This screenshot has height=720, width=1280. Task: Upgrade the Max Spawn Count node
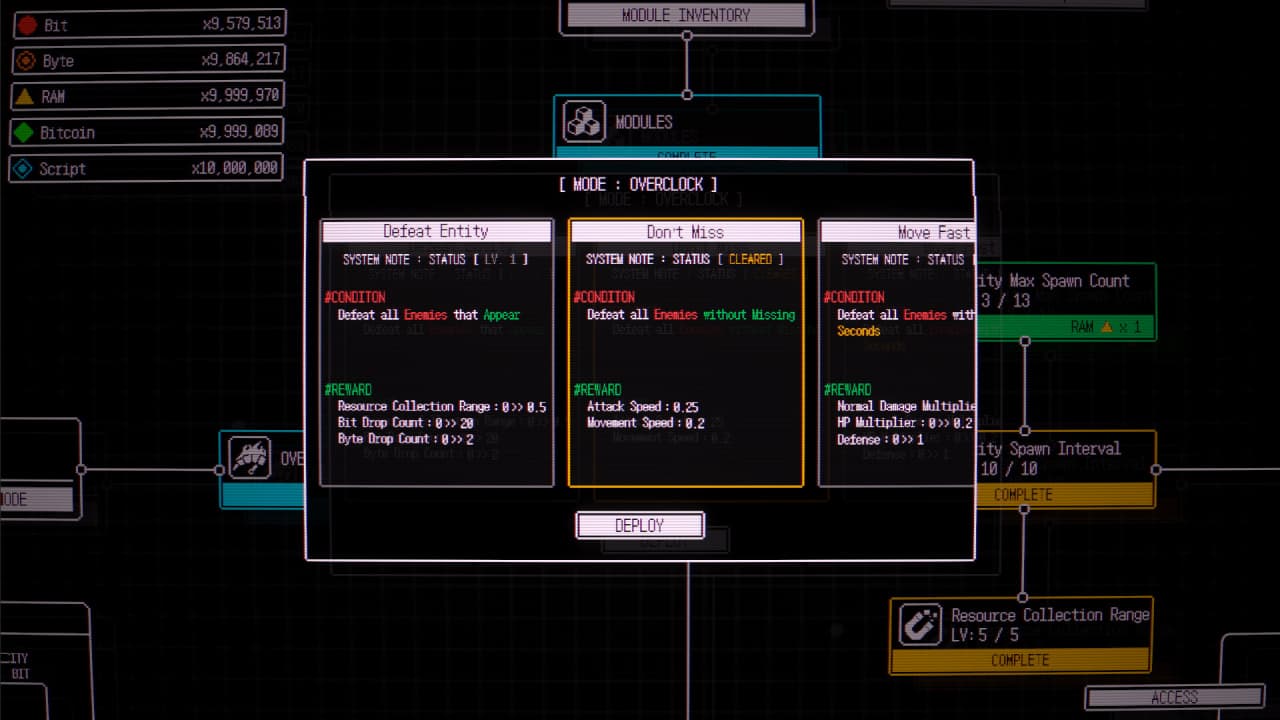tap(1065, 301)
